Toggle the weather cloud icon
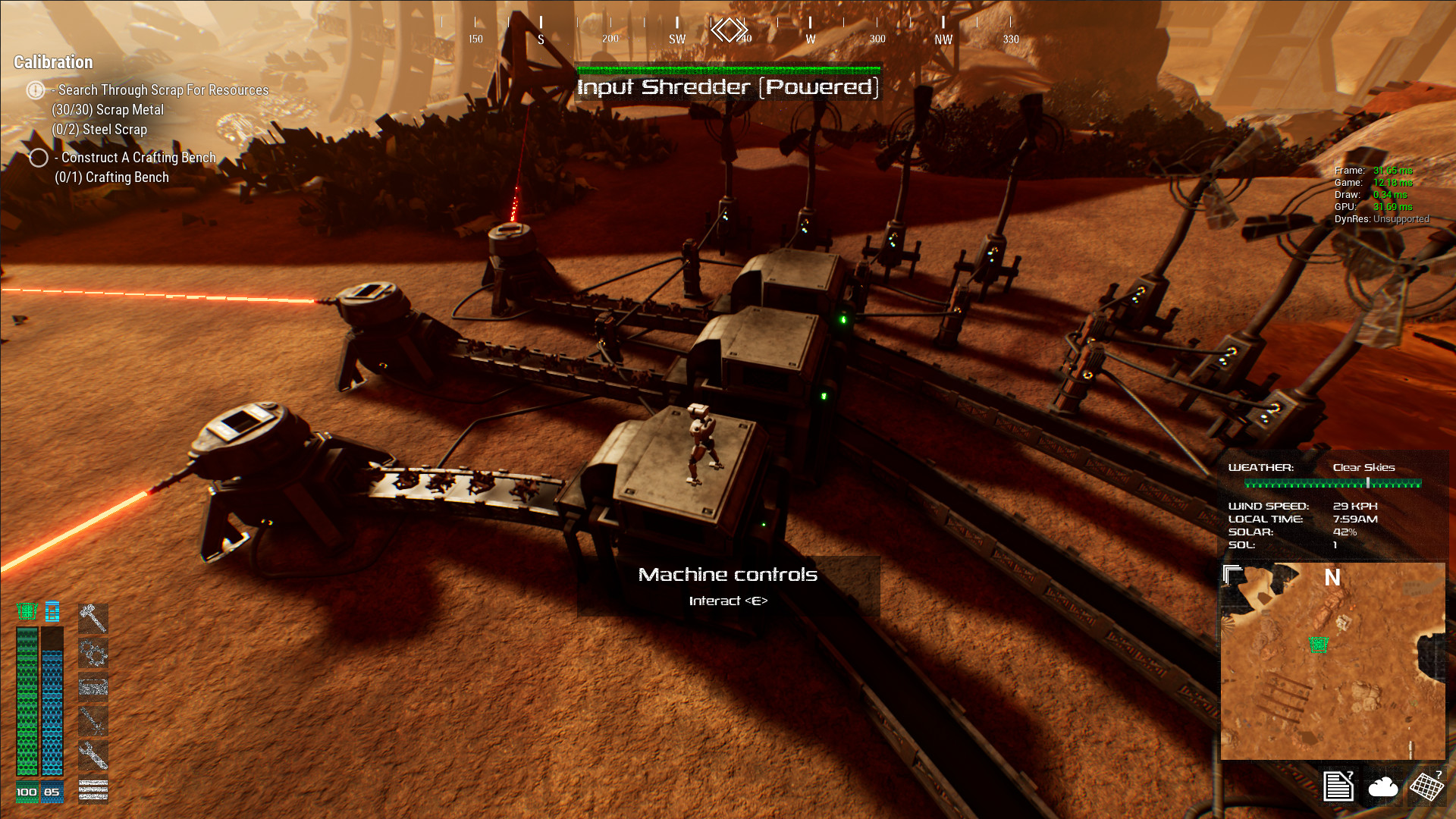Image resolution: width=1456 pixels, height=819 pixels. coord(1382,787)
